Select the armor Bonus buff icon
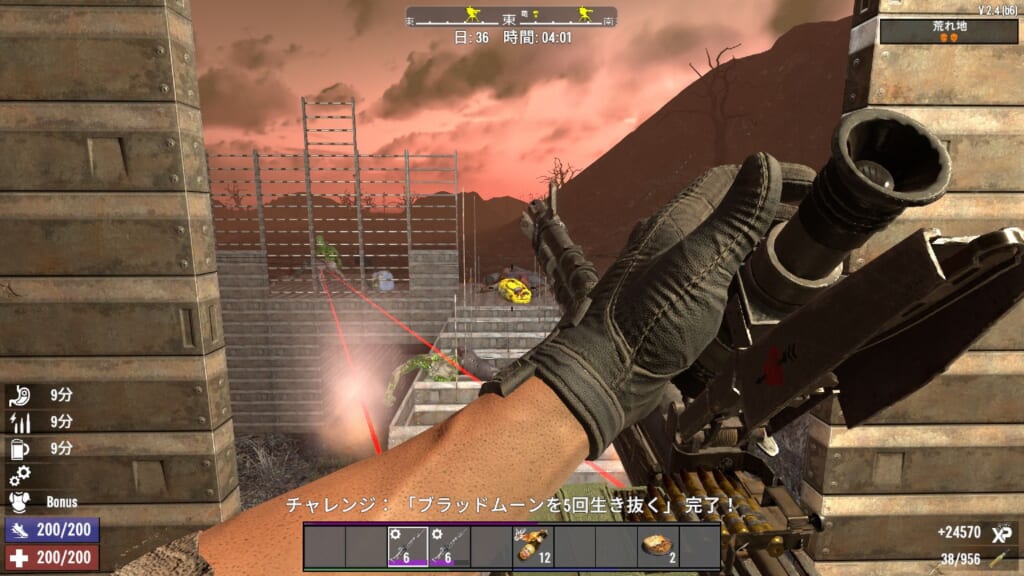This screenshot has height=576, width=1024. click(x=18, y=502)
